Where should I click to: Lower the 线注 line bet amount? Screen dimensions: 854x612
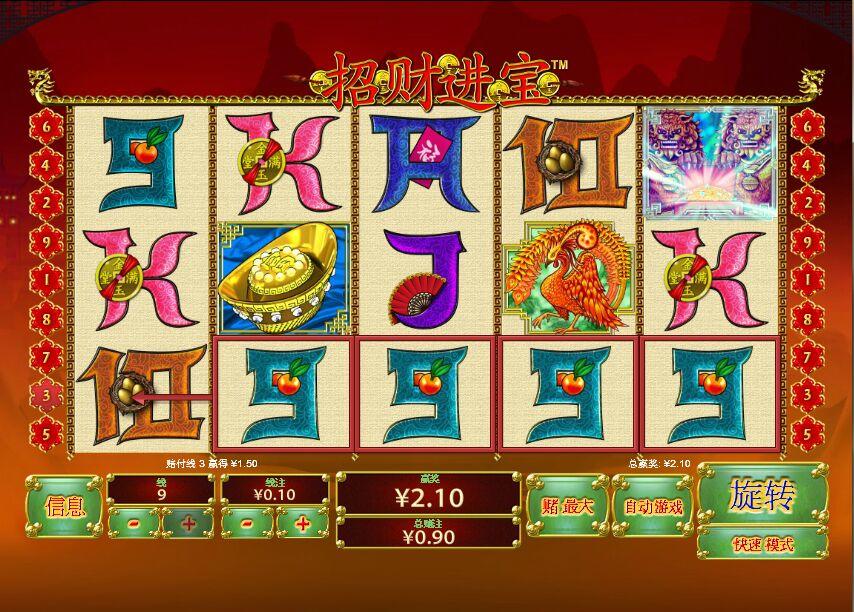(246, 523)
